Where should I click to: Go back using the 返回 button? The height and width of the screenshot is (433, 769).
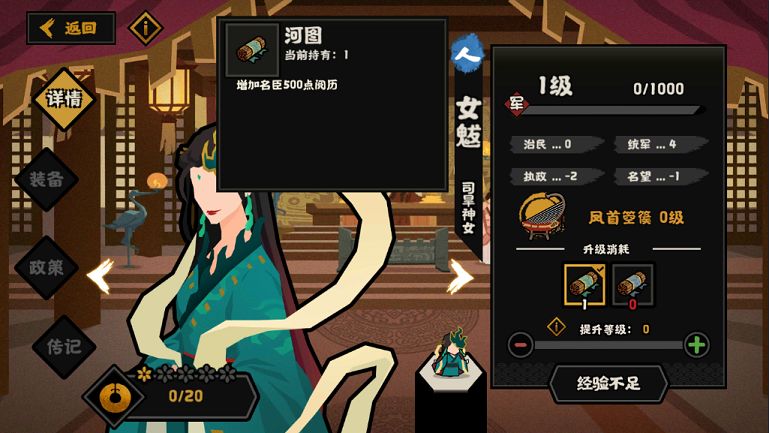[x=71, y=28]
